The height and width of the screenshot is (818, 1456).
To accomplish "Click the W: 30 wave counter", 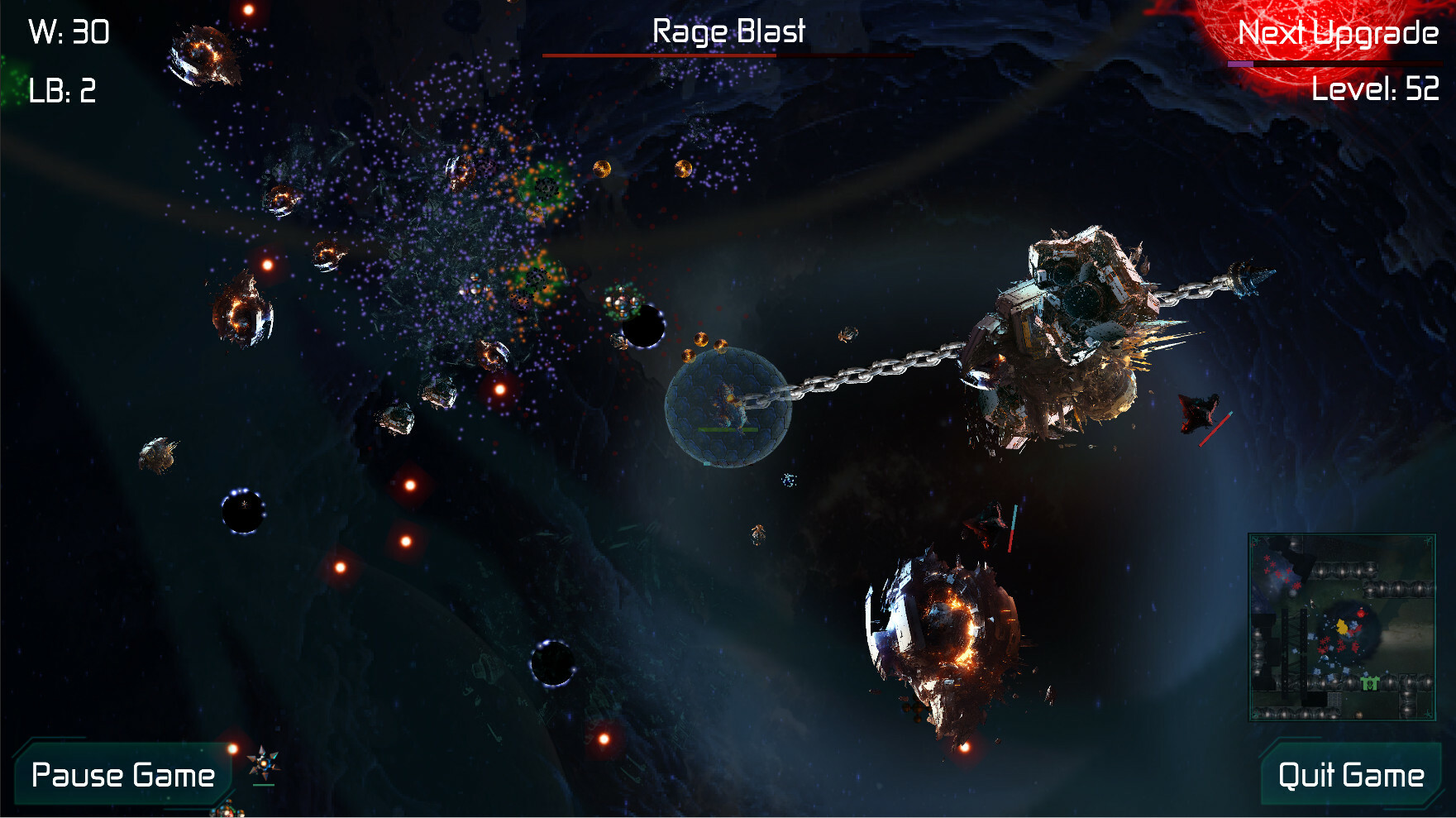I will [x=69, y=33].
